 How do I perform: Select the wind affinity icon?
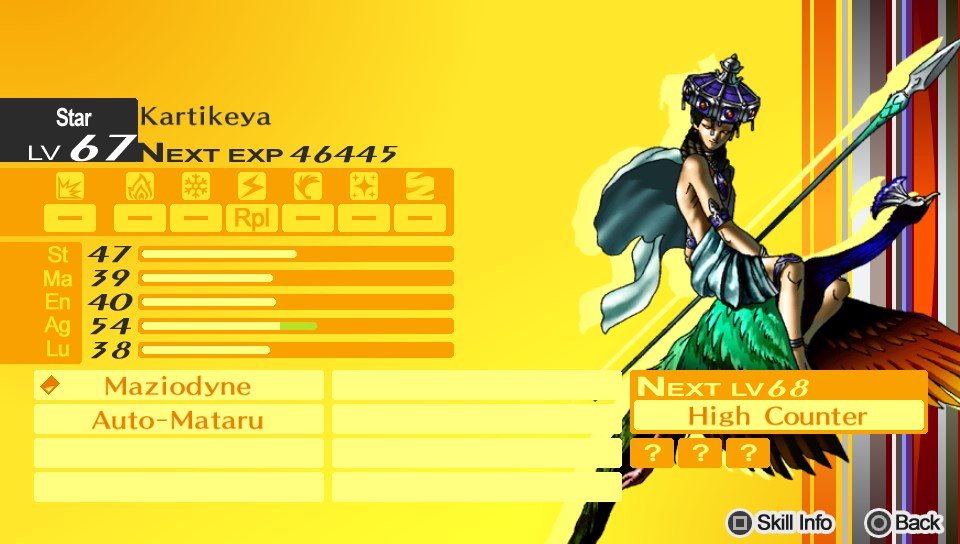[308, 186]
